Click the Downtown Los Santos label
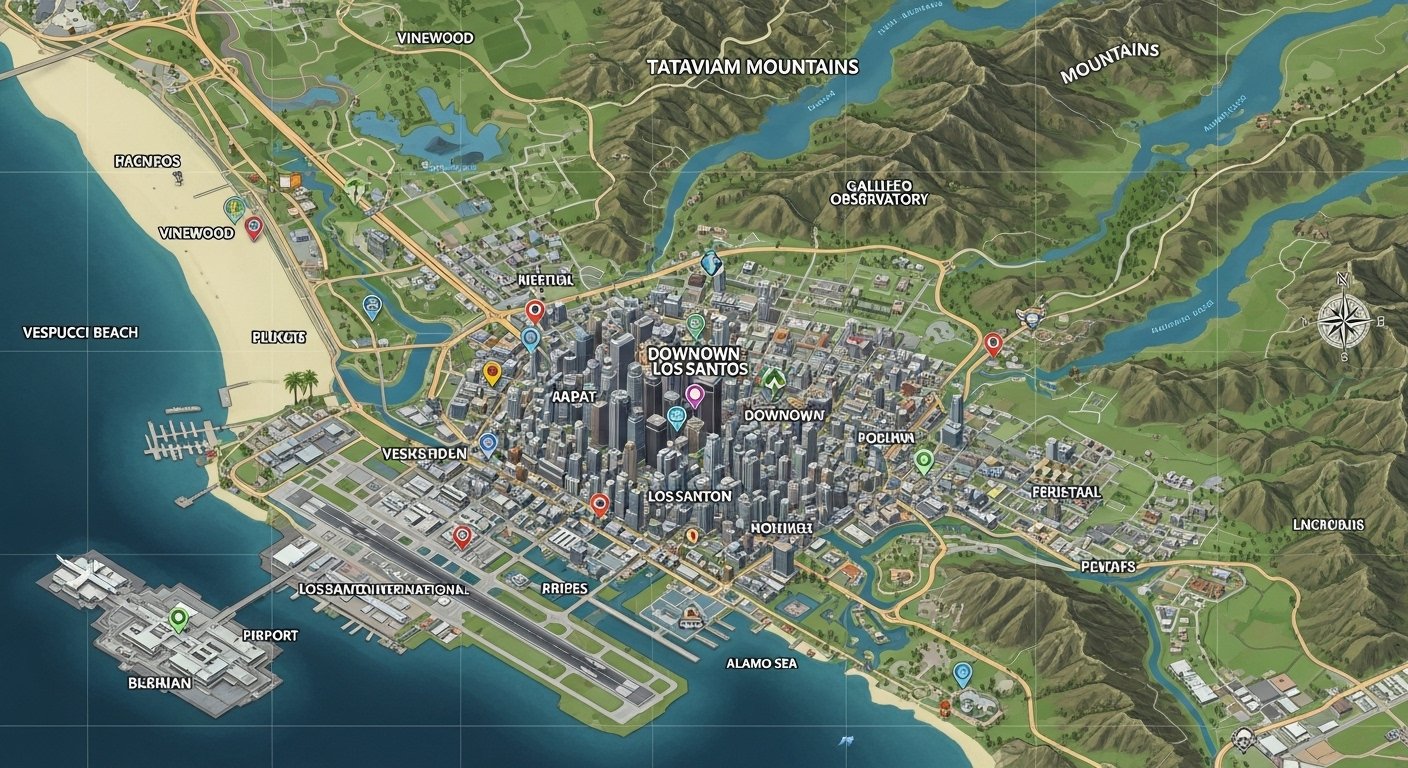Viewport: 1408px width, 768px height. (696, 361)
